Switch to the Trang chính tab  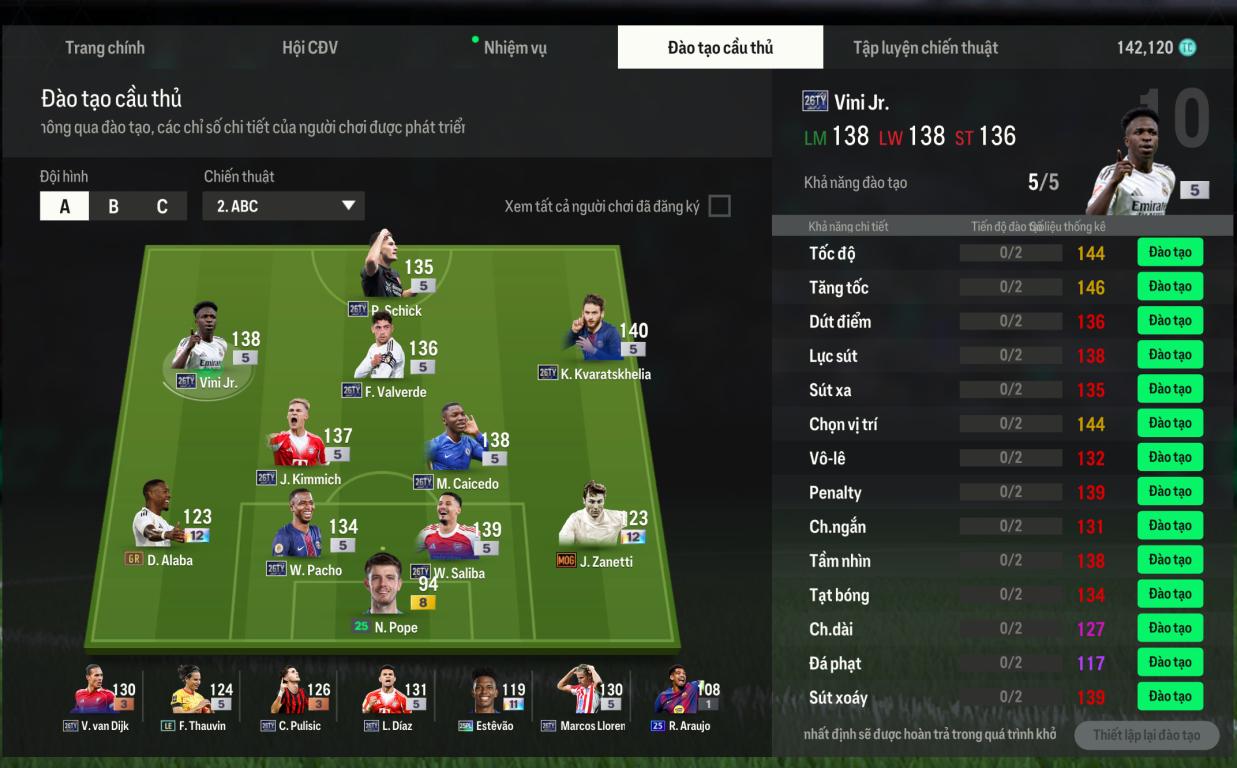pos(105,48)
